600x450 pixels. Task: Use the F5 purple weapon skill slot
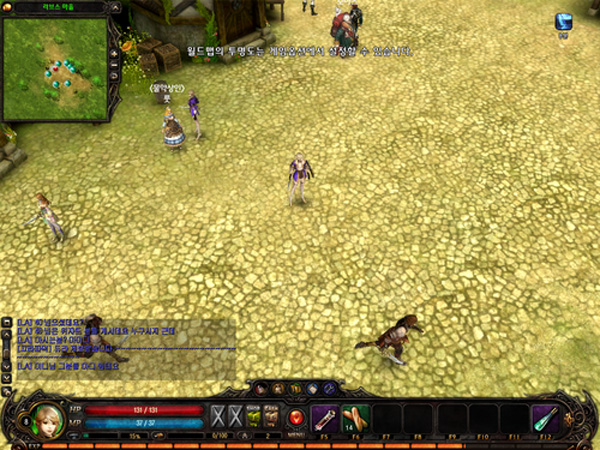tap(323, 417)
